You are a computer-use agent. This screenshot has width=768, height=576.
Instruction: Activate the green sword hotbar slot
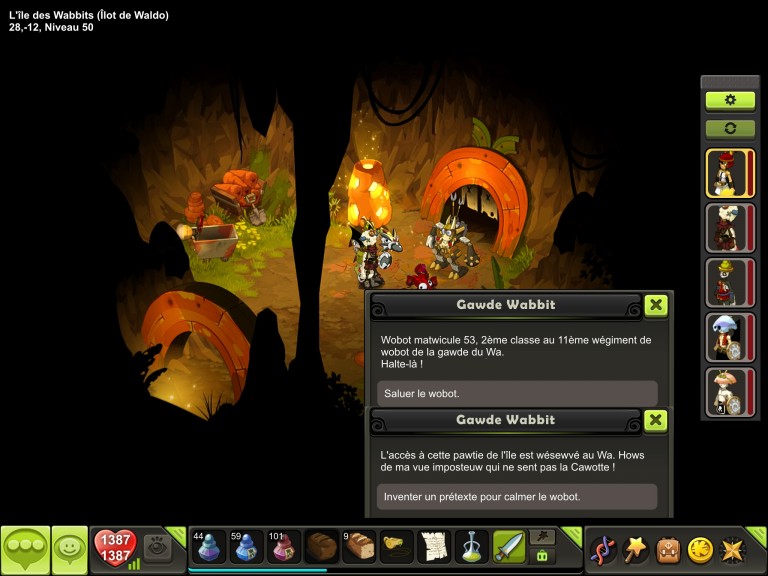tap(509, 548)
